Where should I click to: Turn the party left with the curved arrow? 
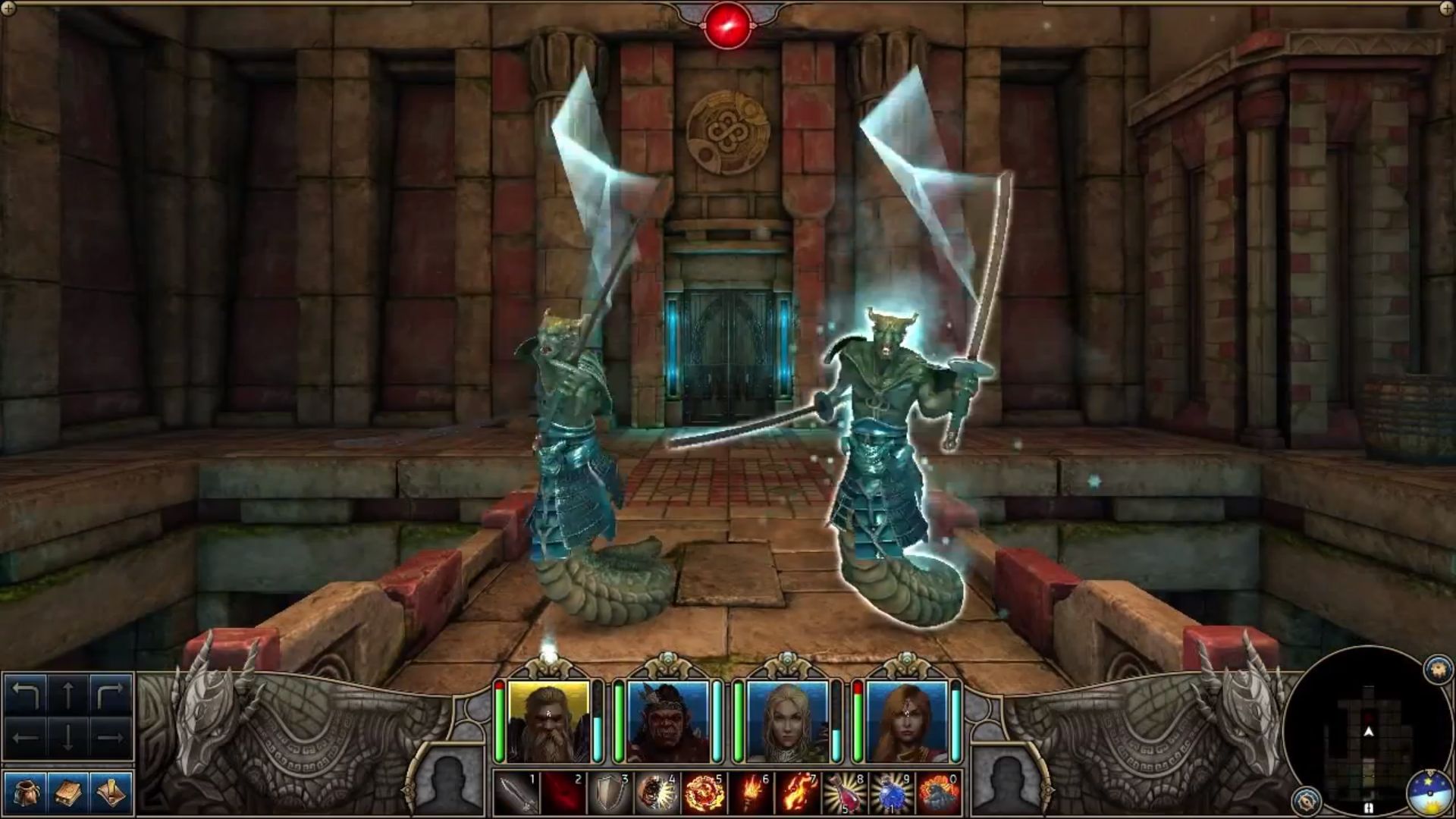tap(26, 695)
